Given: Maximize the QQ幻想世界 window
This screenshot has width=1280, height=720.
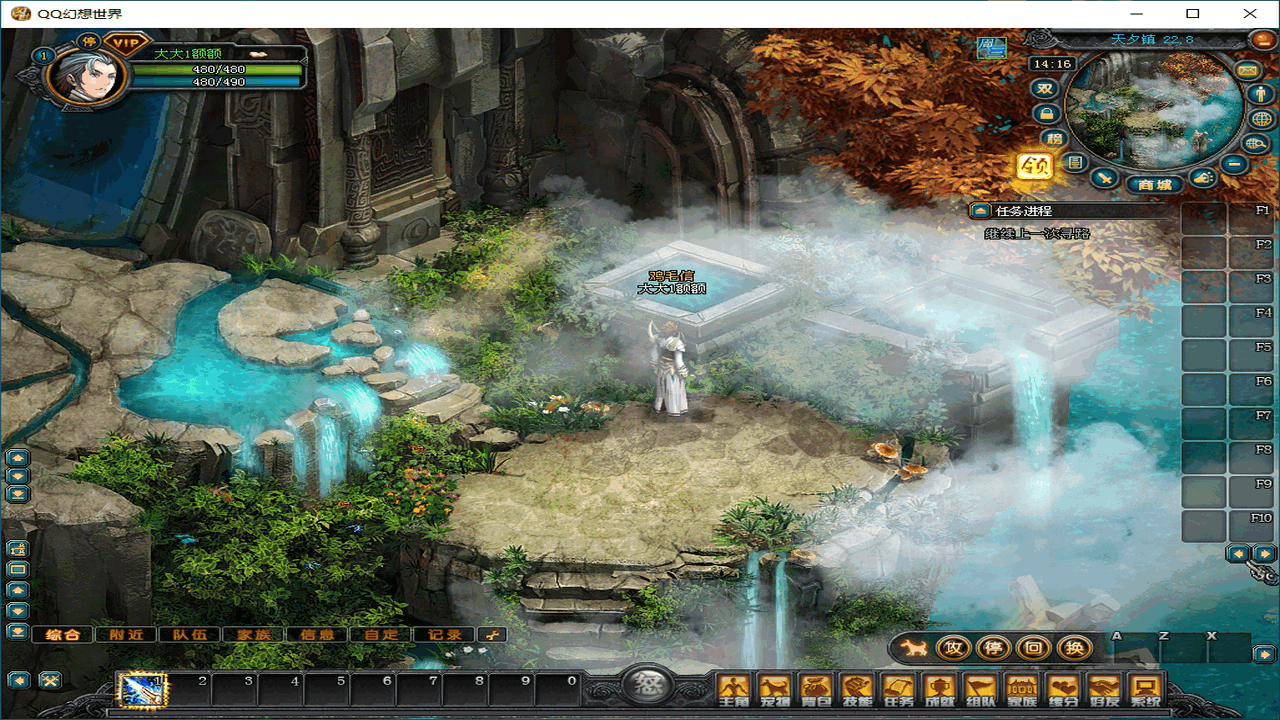Looking at the screenshot, I should tap(1192, 14).
